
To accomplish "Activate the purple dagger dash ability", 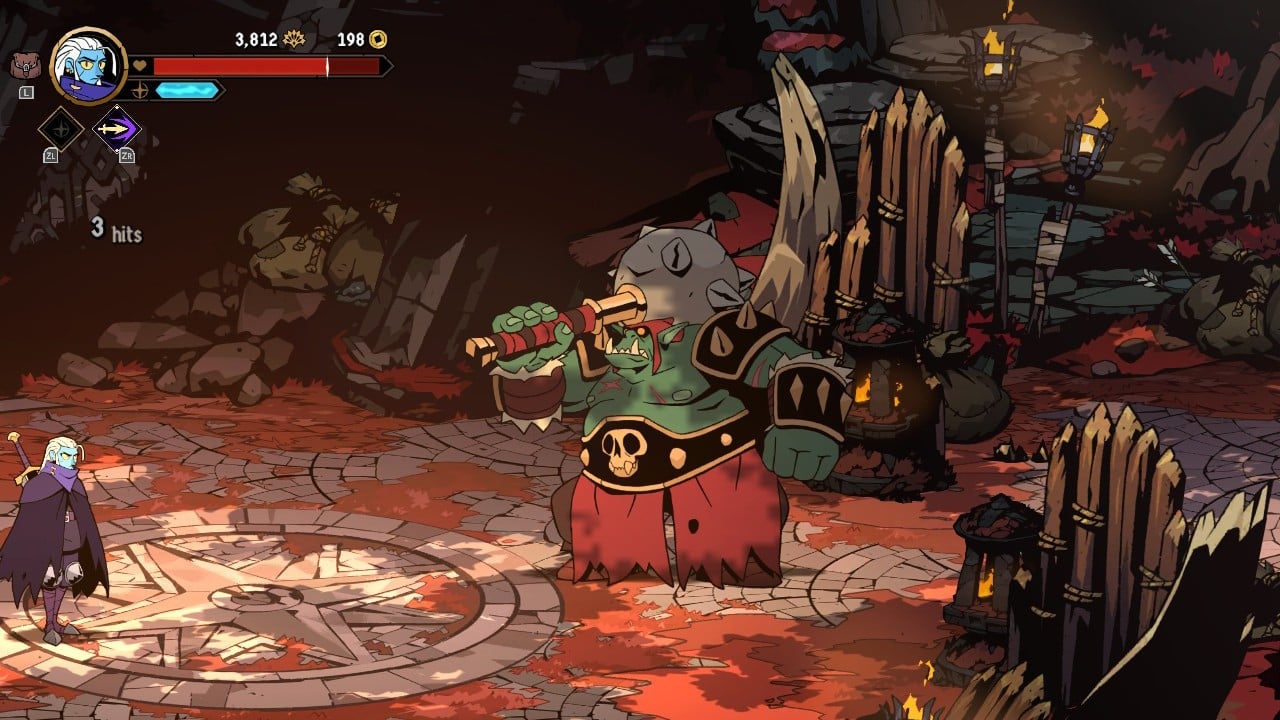I will coord(117,129).
